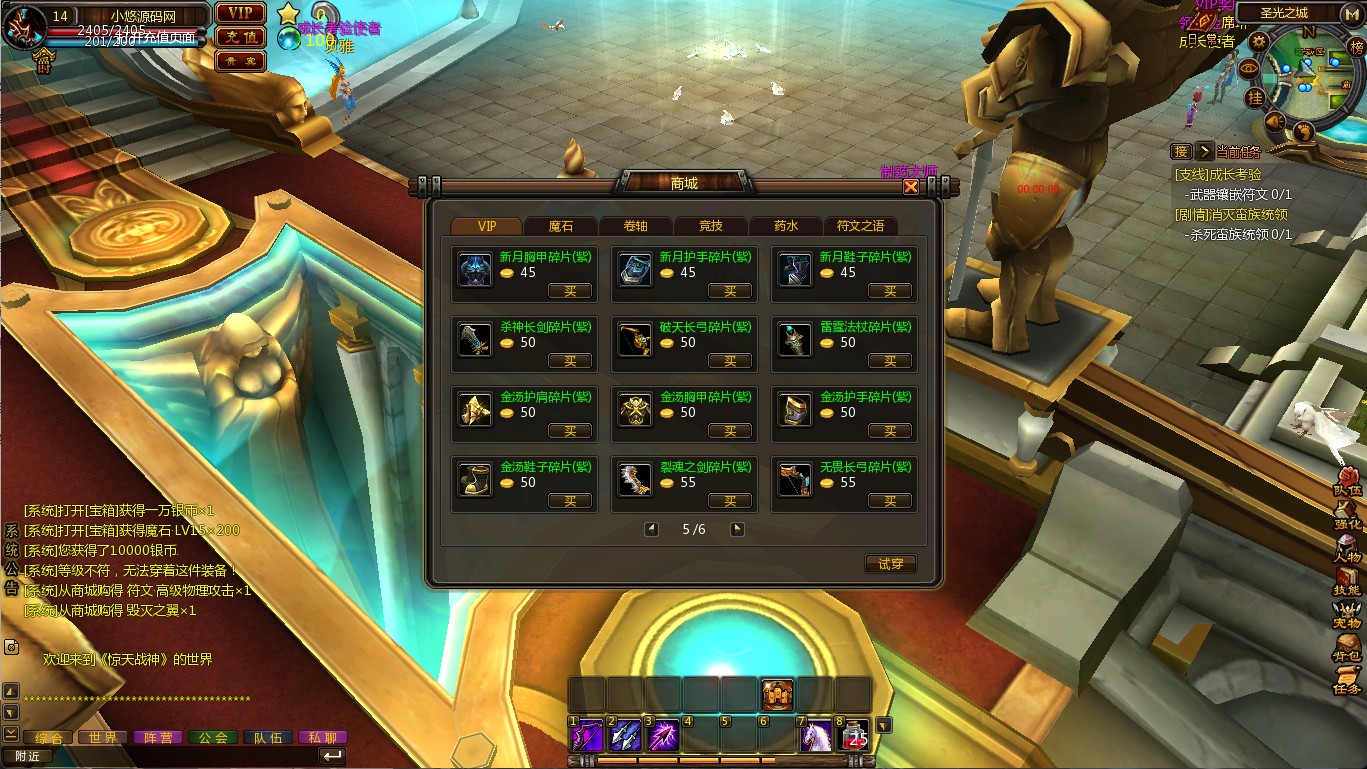
Task: Switch to the 符文之语 tab
Action: (x=860, y=226)
